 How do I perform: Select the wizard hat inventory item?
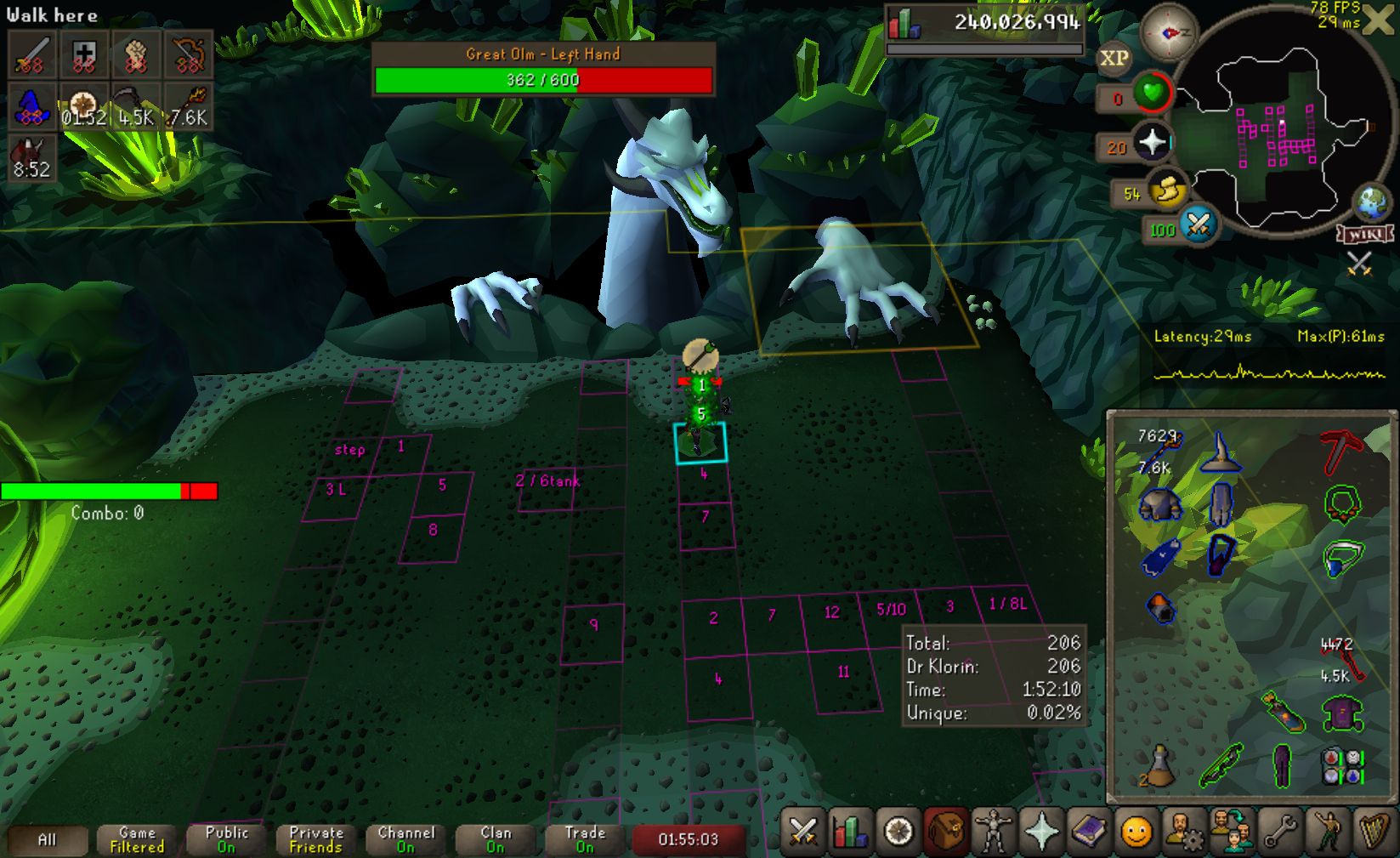point(1221,452)
